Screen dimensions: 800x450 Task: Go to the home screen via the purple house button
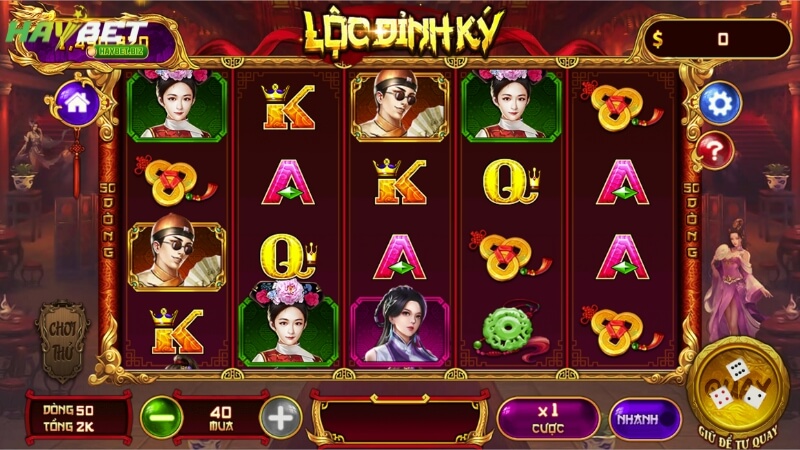tap(75, 102)
